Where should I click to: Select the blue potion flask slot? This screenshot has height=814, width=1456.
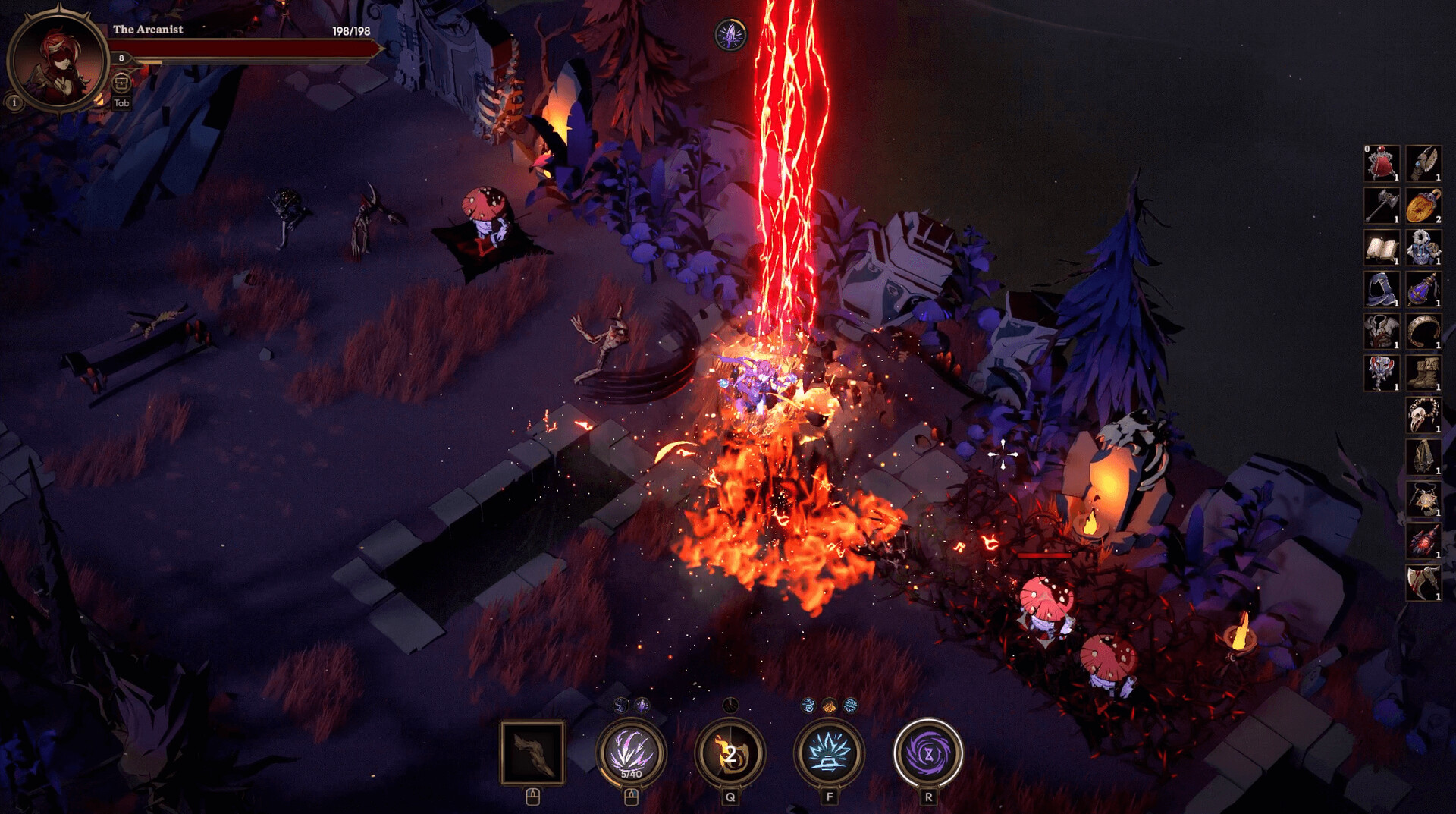click(x=1423, y=289)
